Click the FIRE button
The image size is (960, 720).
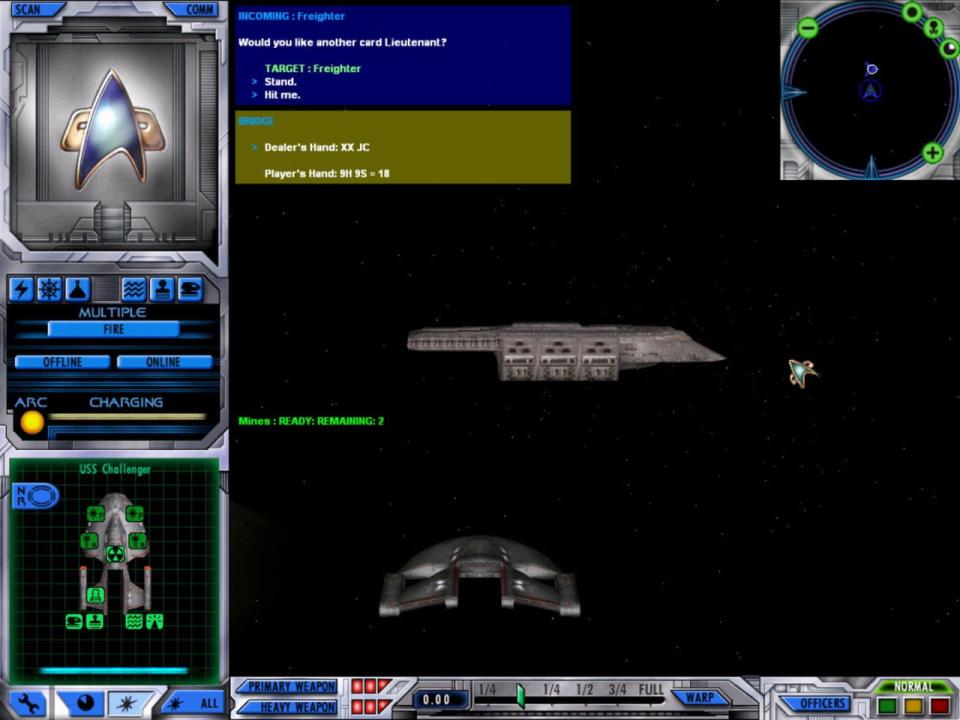tap(113, 329)
